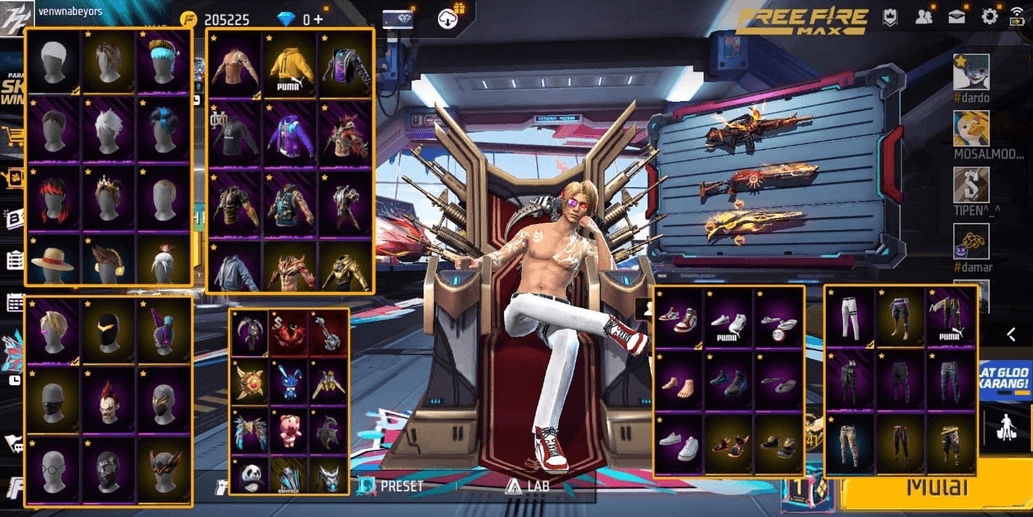The image size is (1033, 517).
Task: Select friend #dardo's avatar
Action: click(x=970, y=73)
